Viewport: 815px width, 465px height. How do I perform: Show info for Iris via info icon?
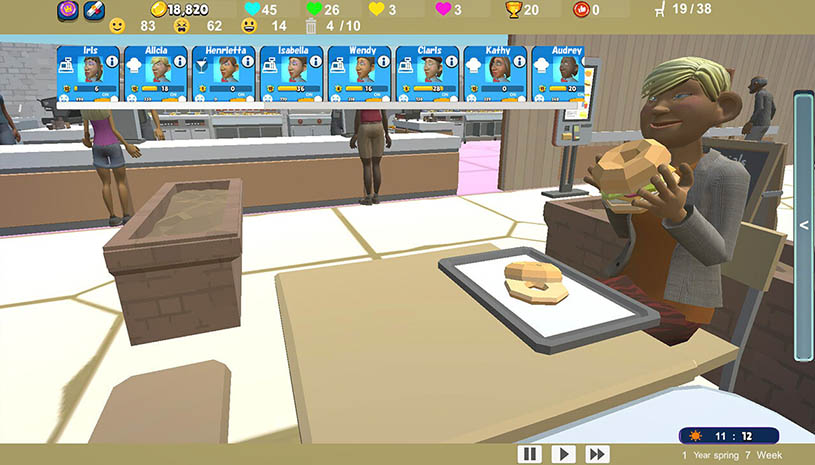click(x=112, y=62)
